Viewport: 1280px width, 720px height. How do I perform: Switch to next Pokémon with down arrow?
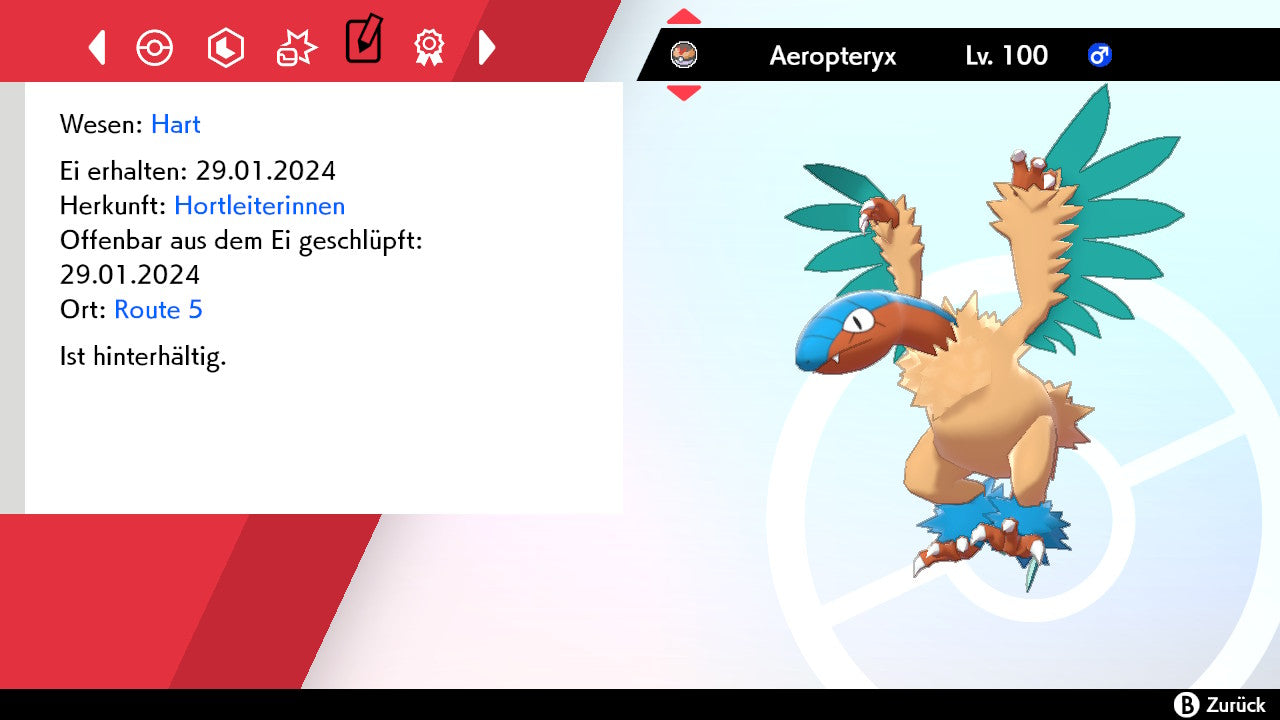pos(684,93)
